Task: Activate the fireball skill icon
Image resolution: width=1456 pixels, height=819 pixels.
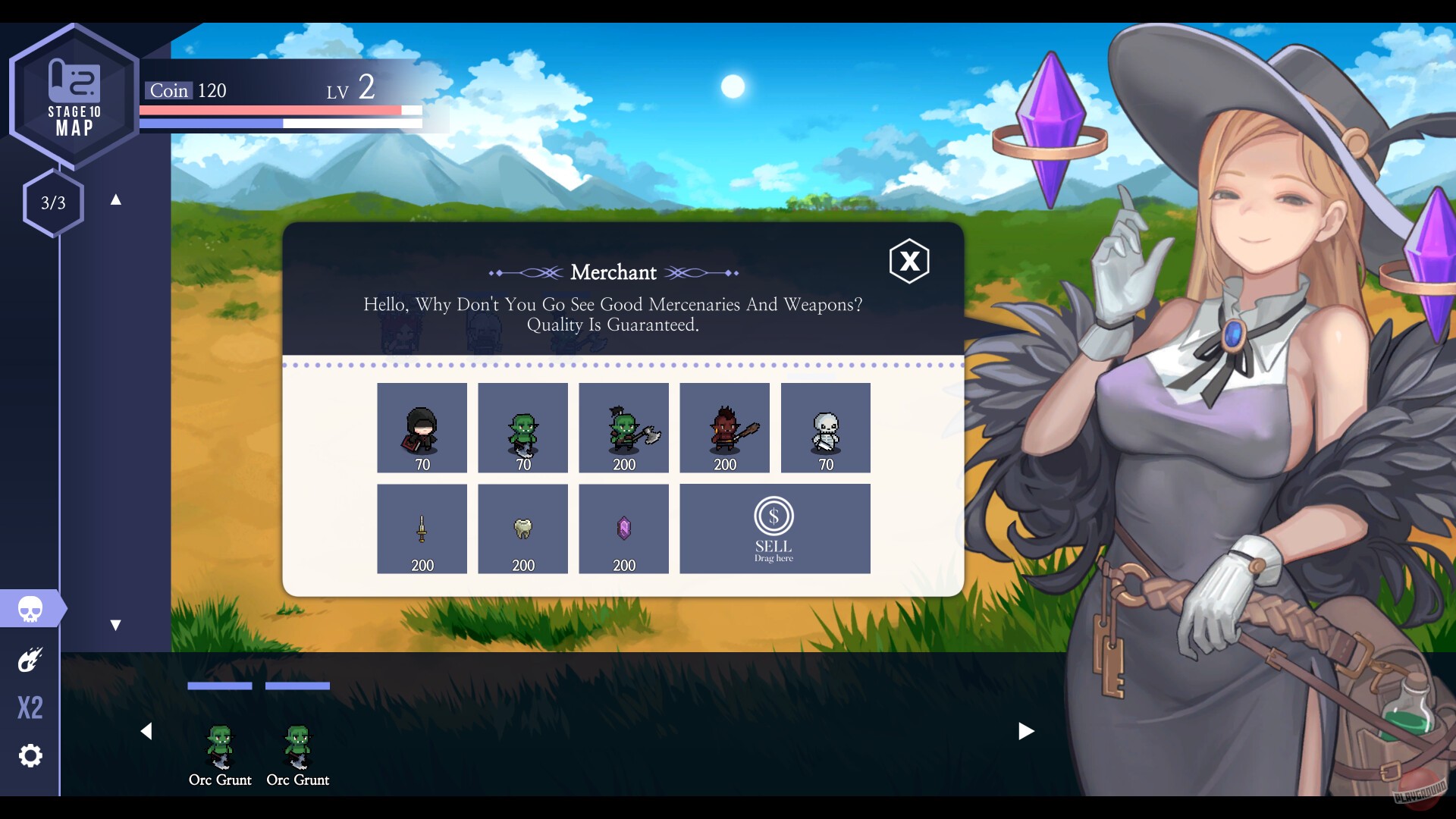Action: click(30, 659)
